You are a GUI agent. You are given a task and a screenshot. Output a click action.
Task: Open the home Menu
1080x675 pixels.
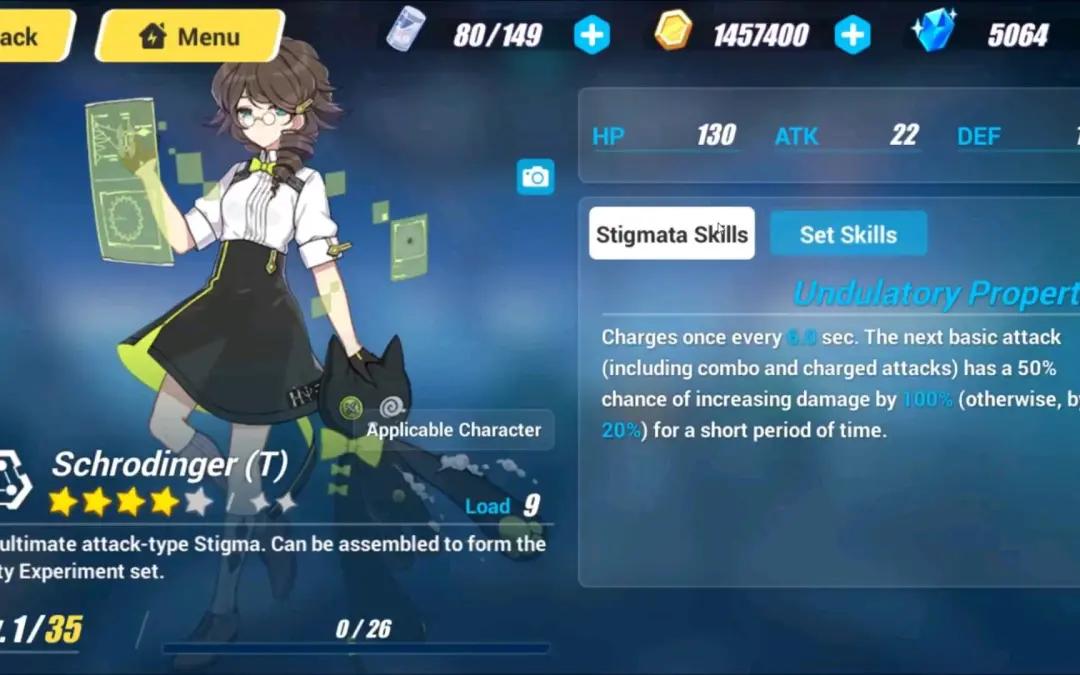190,37
